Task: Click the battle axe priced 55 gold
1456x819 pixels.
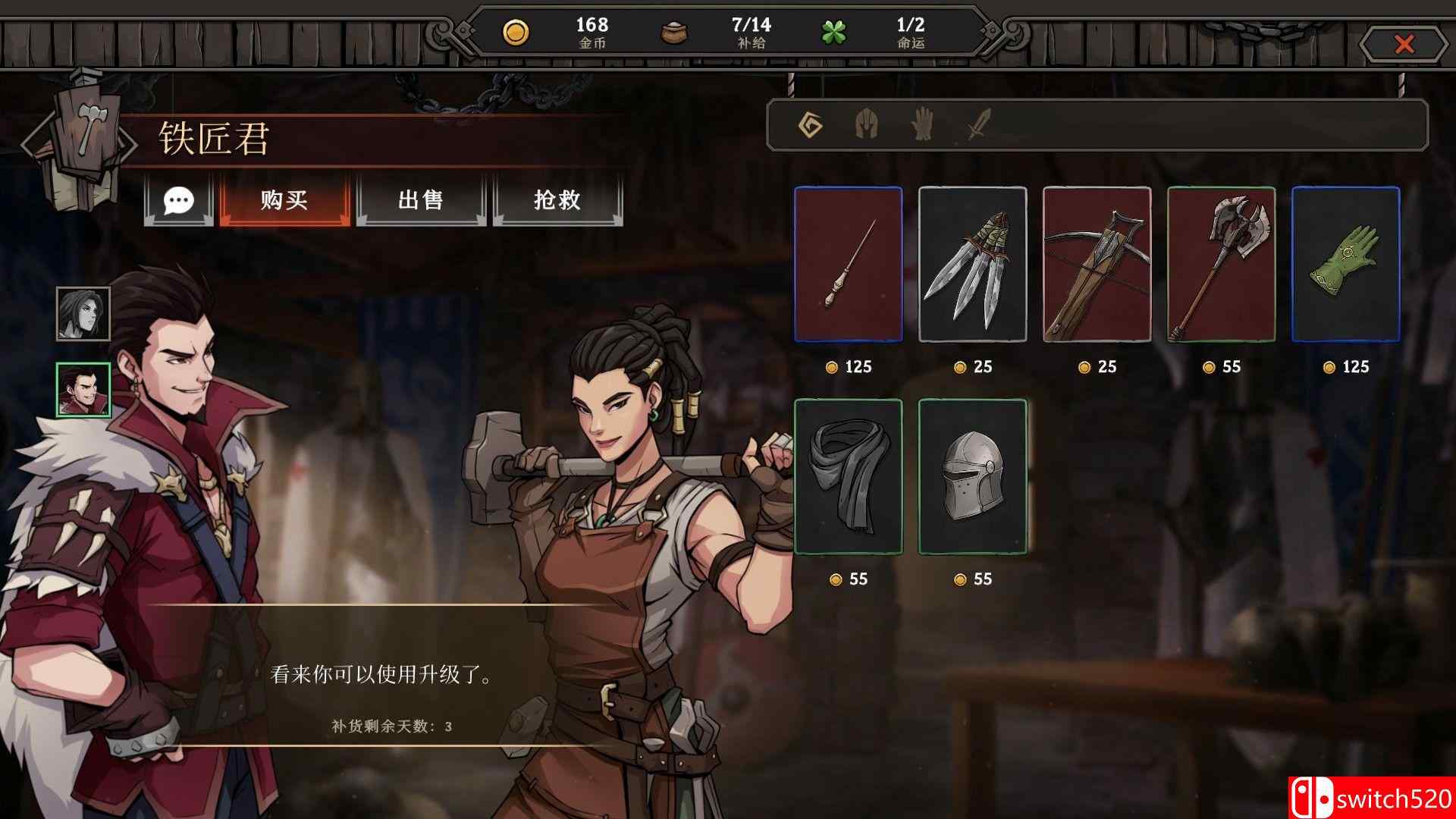Action: click(x=1222, y=266)
